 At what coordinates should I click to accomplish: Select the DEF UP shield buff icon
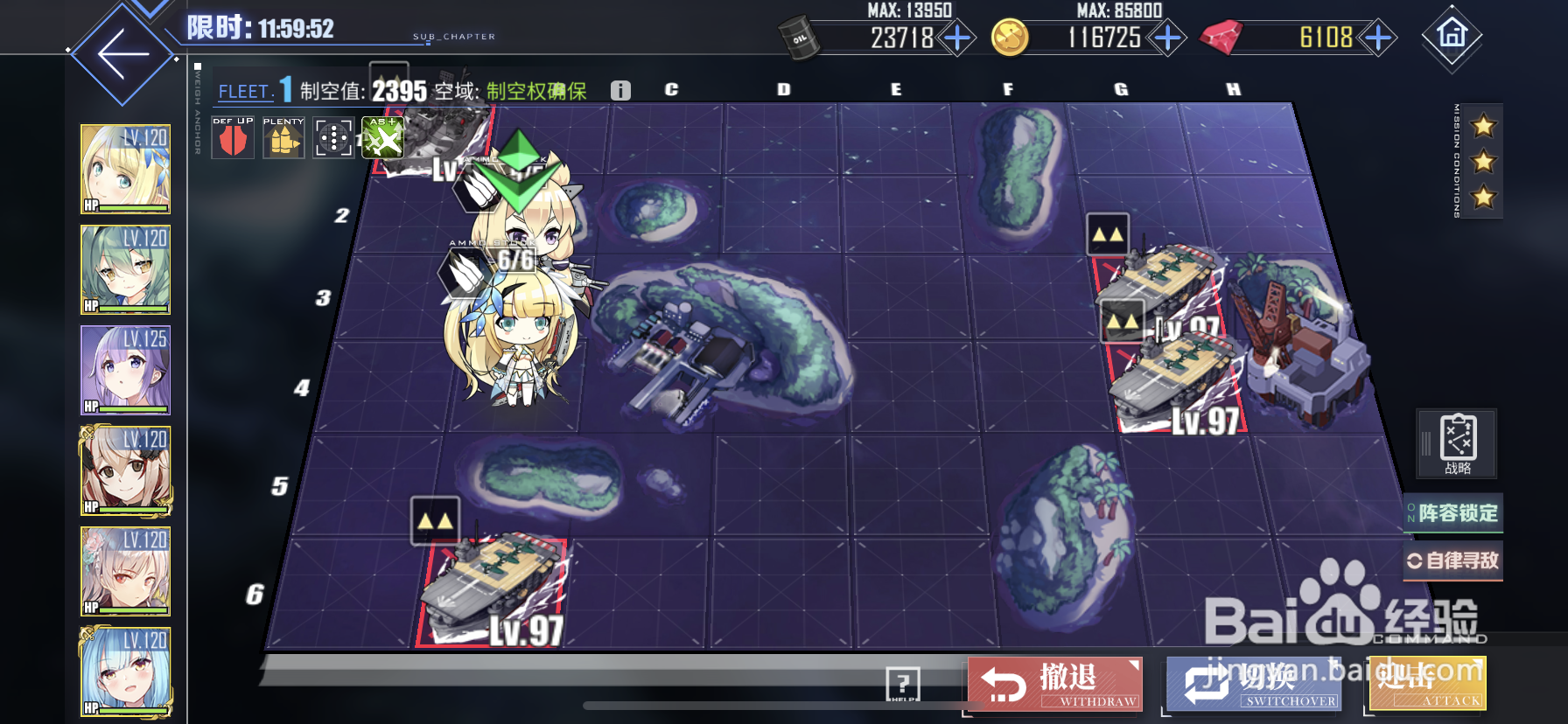coord(232,138)
